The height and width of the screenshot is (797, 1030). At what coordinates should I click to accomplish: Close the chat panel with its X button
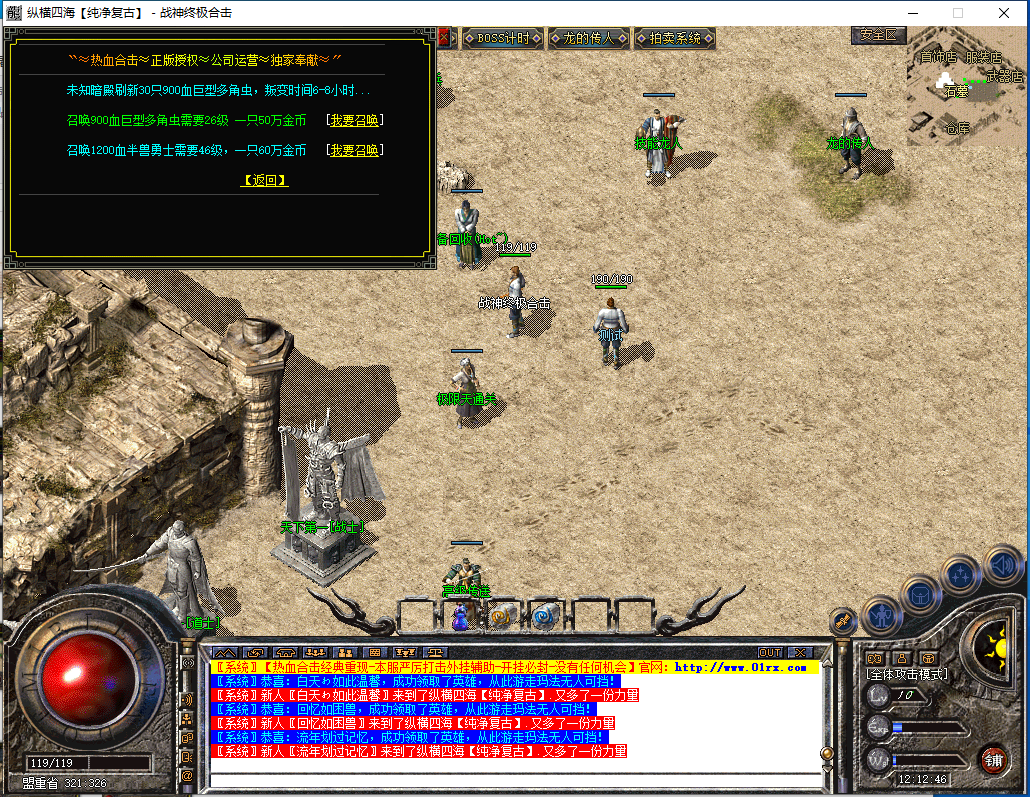click(799, 653)
